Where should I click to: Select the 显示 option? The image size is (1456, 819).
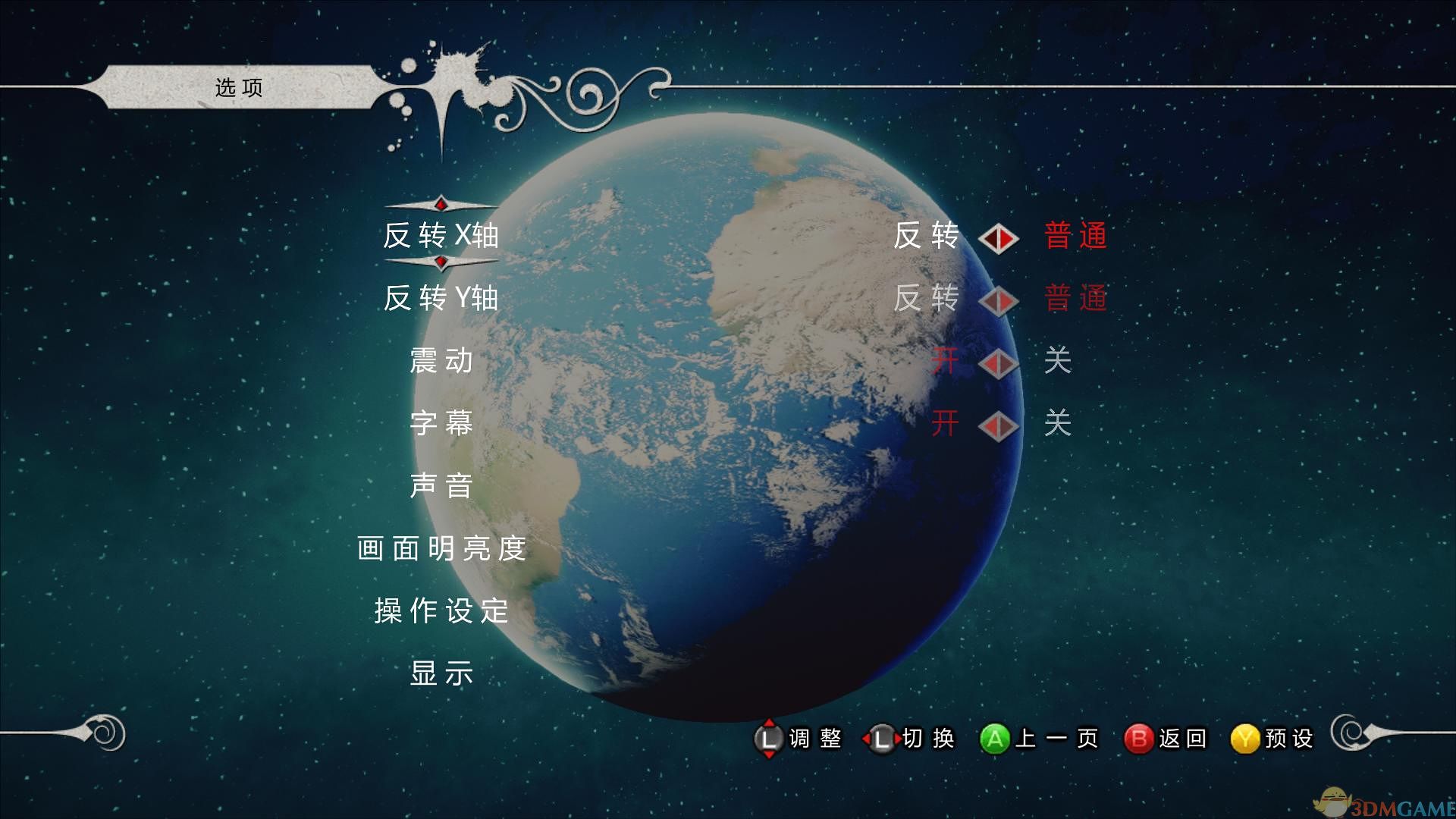click(x=442, y=673)
